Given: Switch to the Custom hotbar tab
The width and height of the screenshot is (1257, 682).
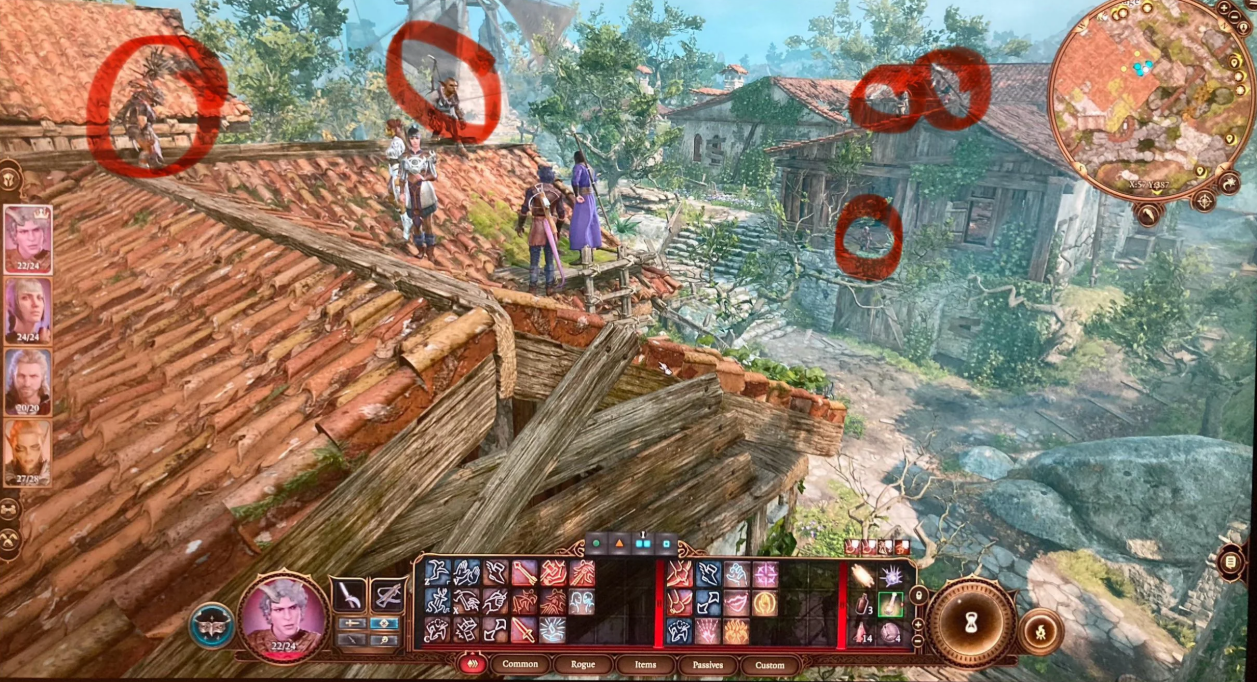Looking at the screenshot, I should coord(770,664).
